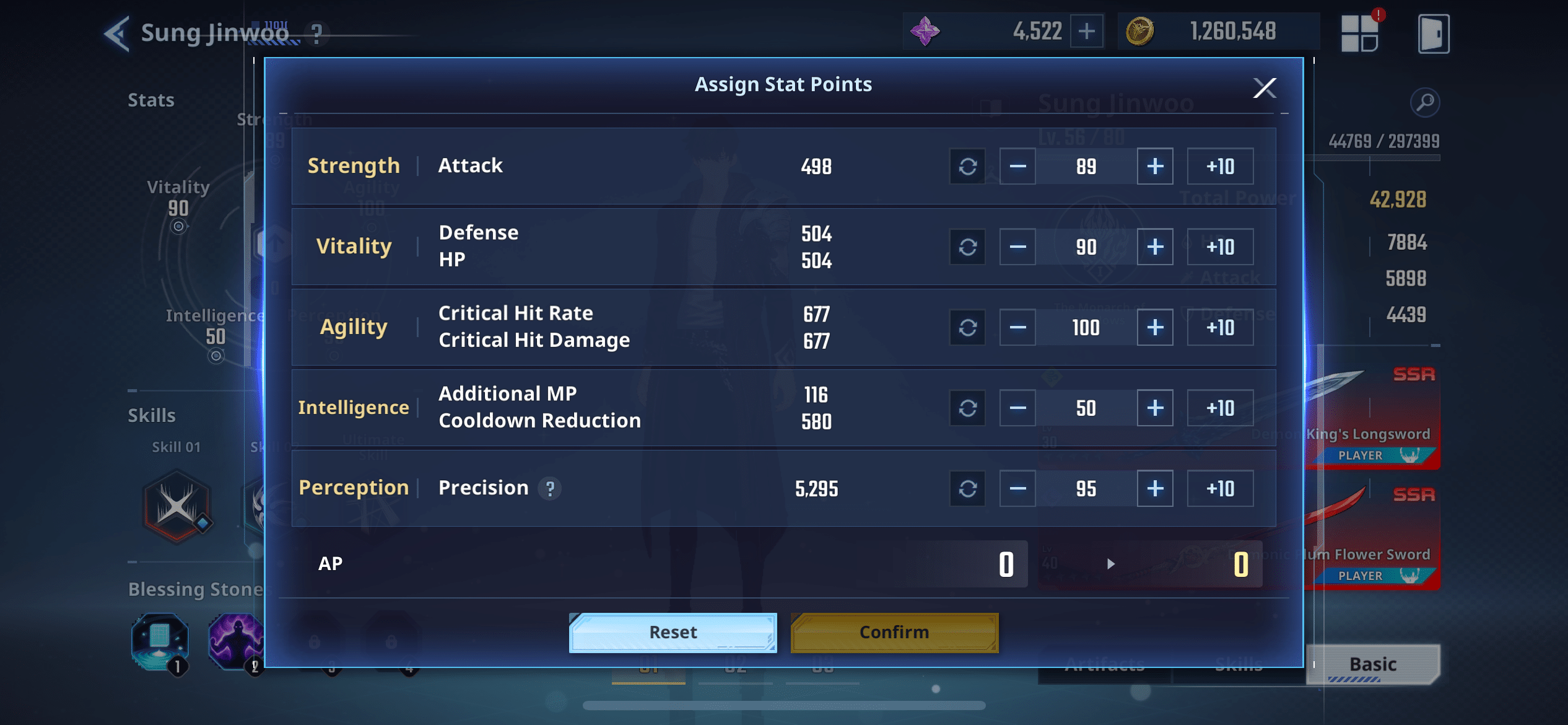
Task: Reset the Intelligence stat allocation
Action: (967, 408)
